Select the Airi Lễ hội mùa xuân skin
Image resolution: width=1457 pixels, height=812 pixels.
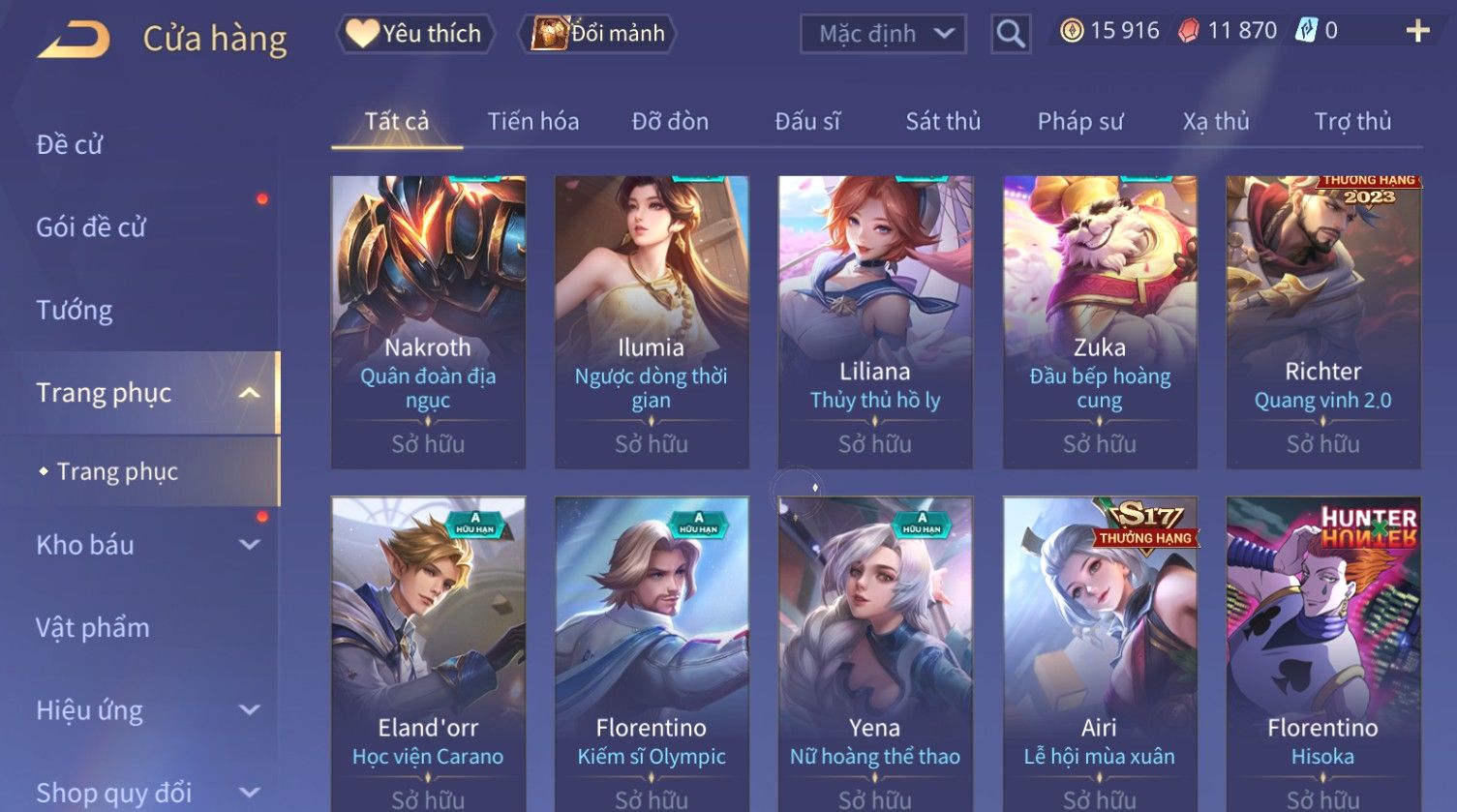[1100, 648]
